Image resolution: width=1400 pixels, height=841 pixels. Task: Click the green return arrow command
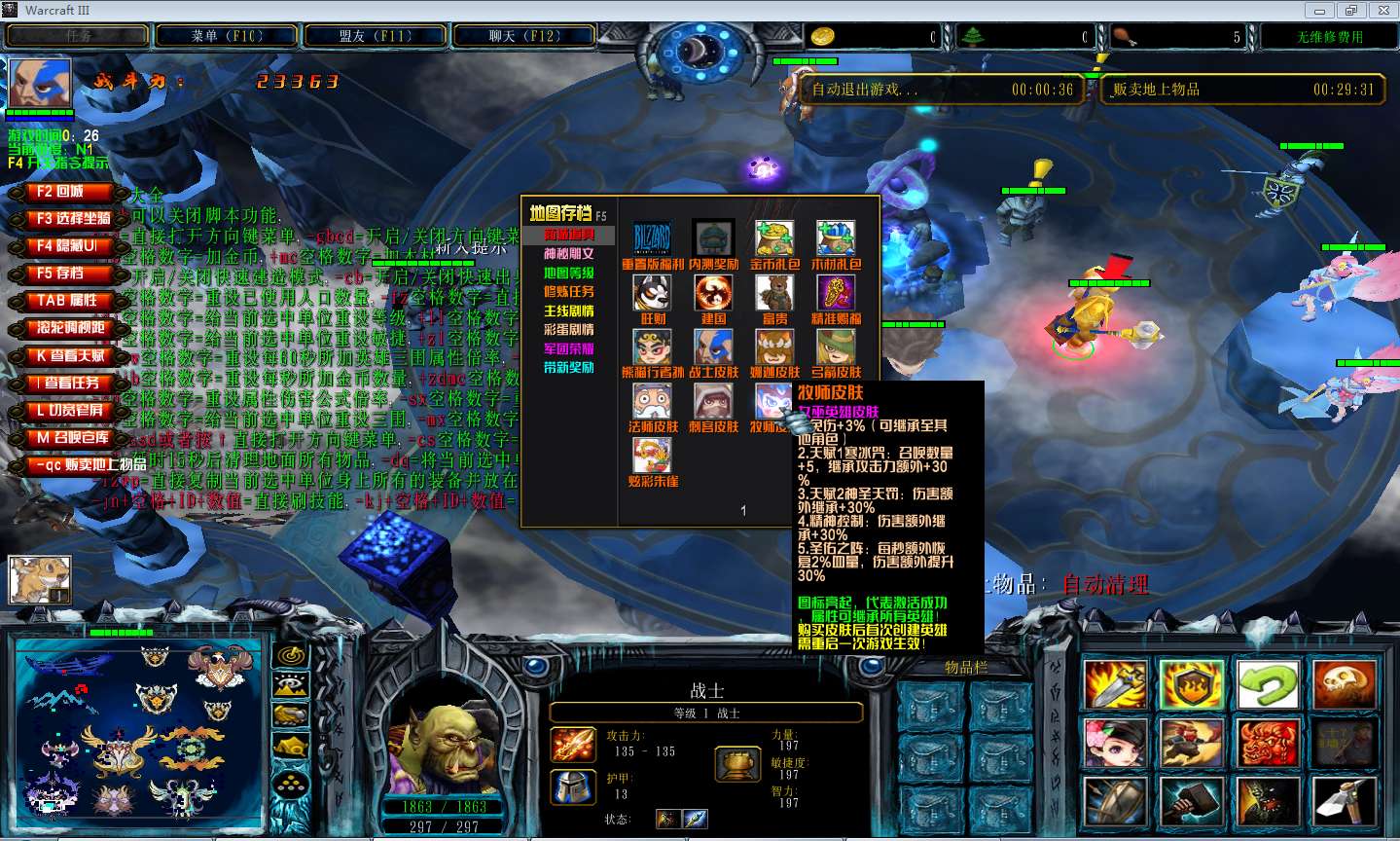click(1268, 685)
